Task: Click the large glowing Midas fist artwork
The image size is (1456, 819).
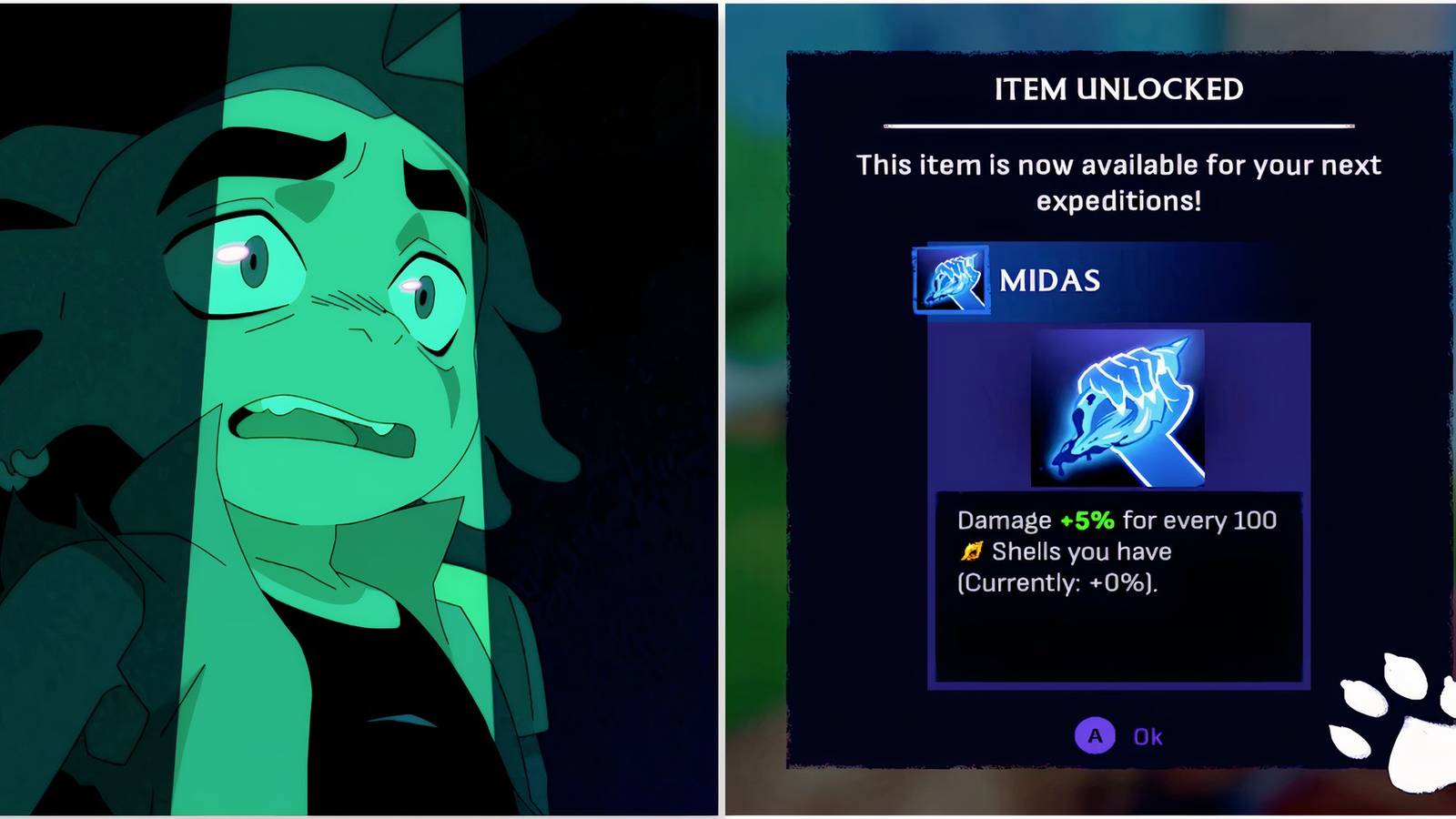Action: click(1117, 409)
